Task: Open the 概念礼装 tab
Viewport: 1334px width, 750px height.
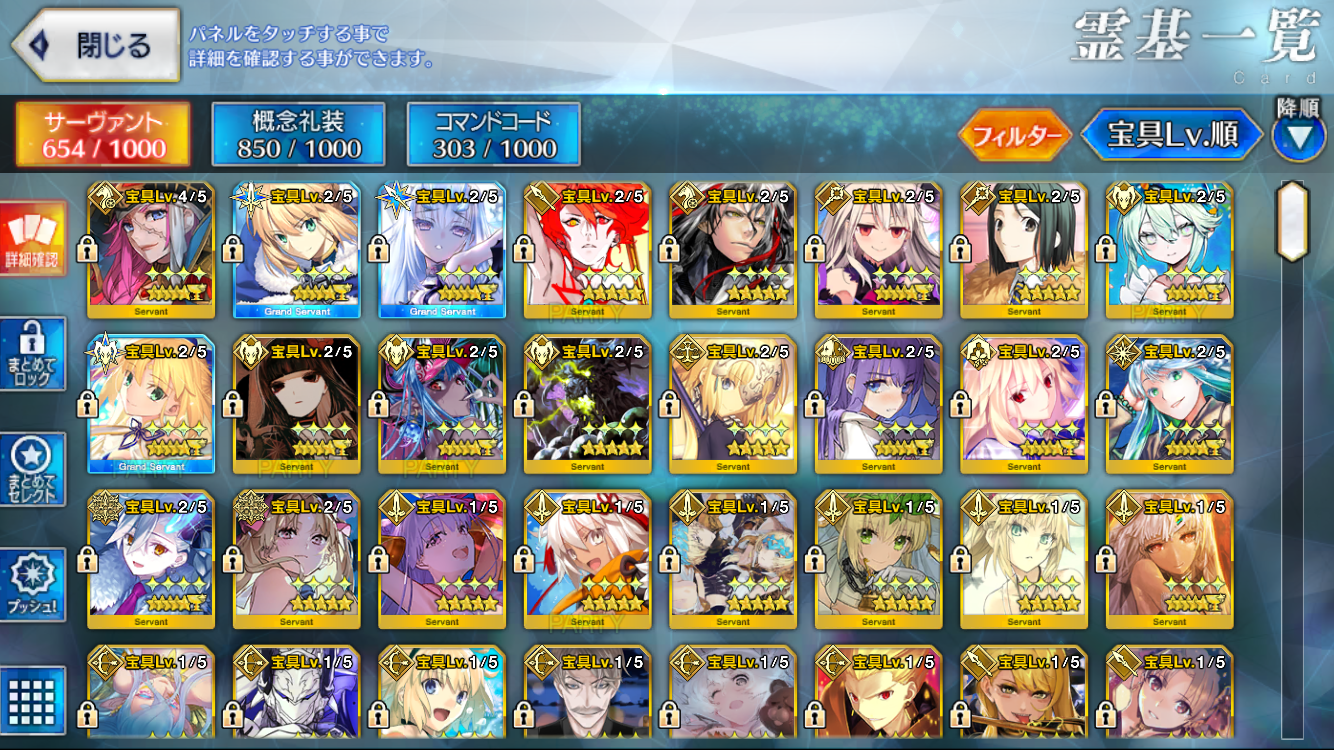Action: tap(298, 135)
